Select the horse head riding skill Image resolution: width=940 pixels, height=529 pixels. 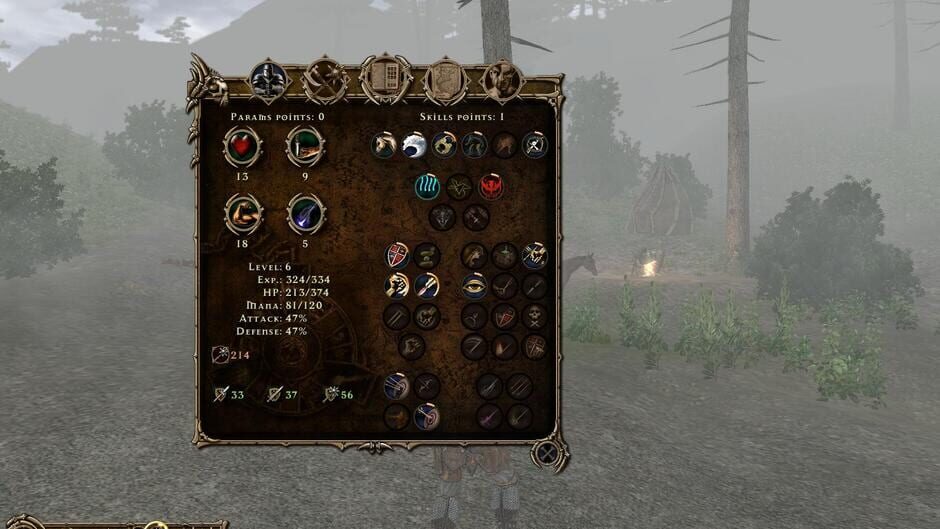(x=385, y=145)
